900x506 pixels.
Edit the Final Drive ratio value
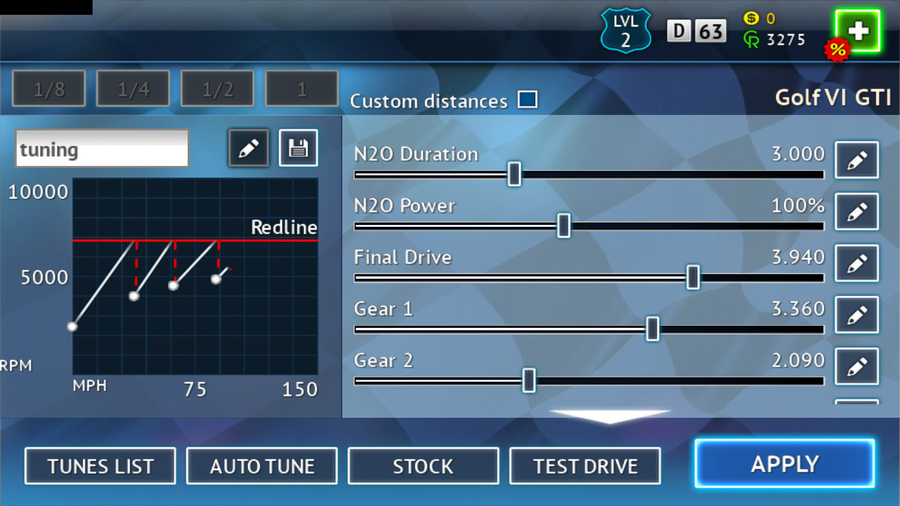pyautogui.click(x=856, y=264)
